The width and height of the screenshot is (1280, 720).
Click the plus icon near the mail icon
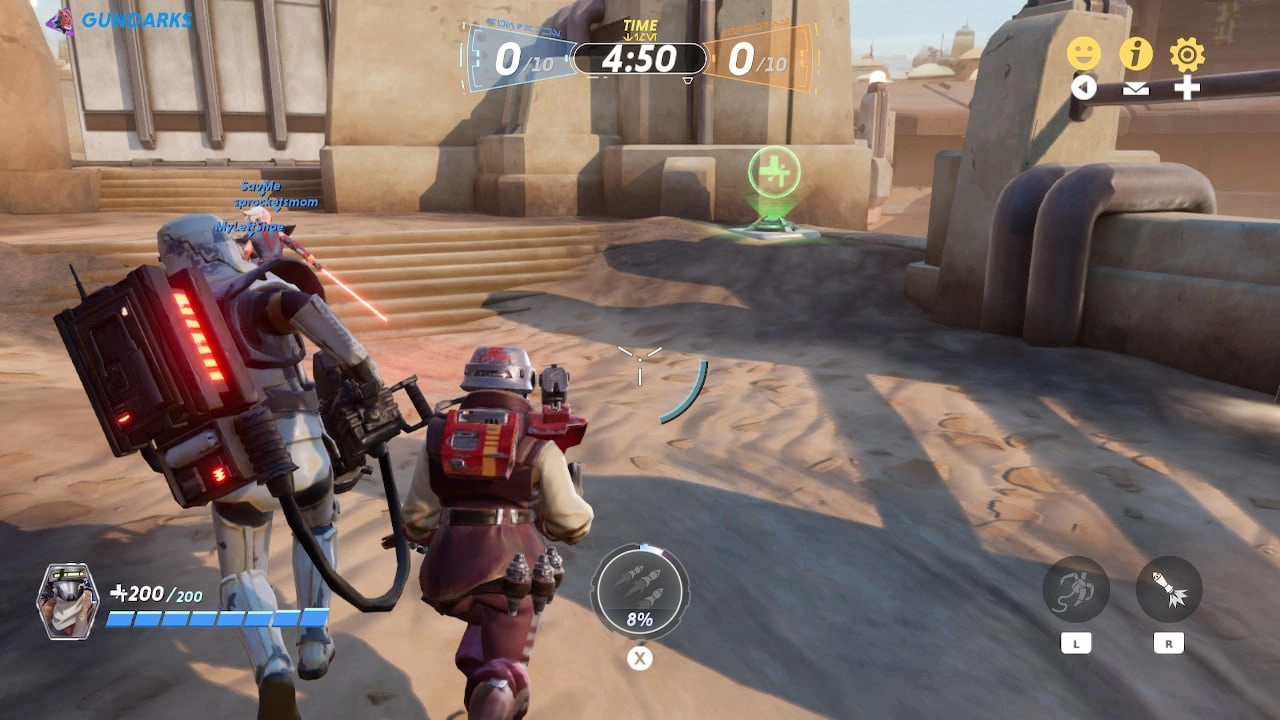click(x=1186, y=87)
